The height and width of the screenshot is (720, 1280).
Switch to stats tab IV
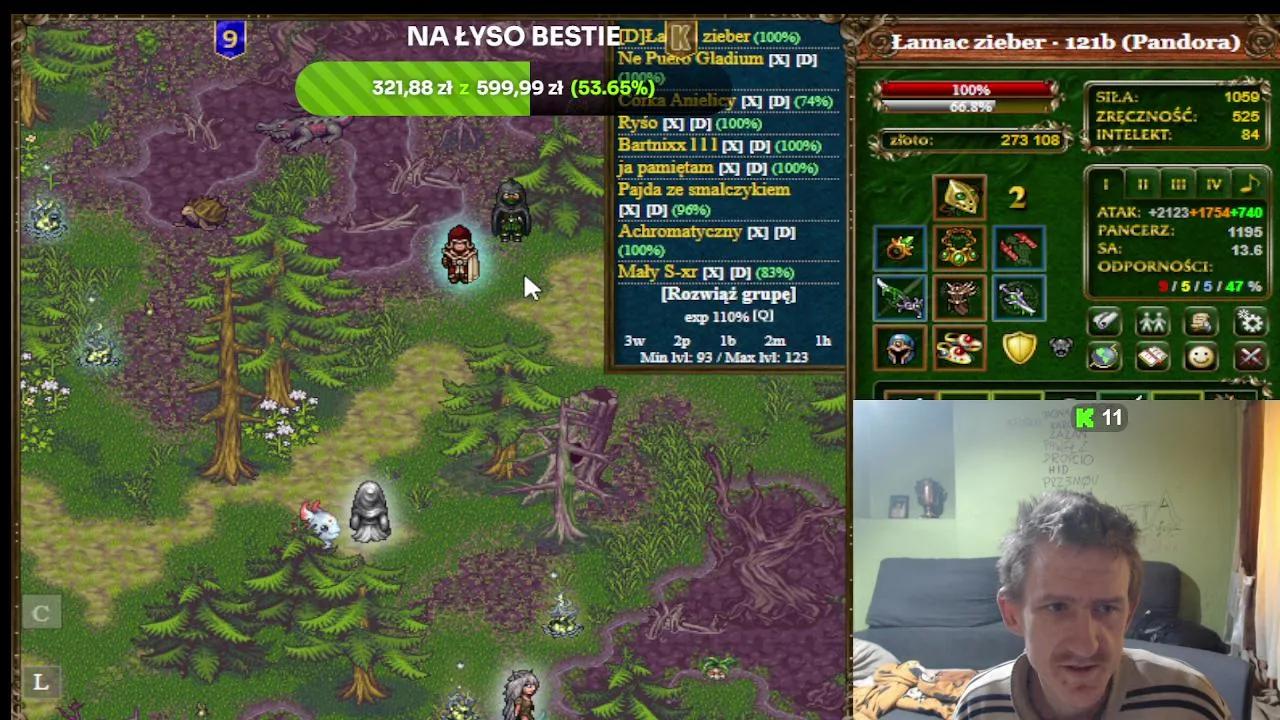click(x=1212, y=183)
